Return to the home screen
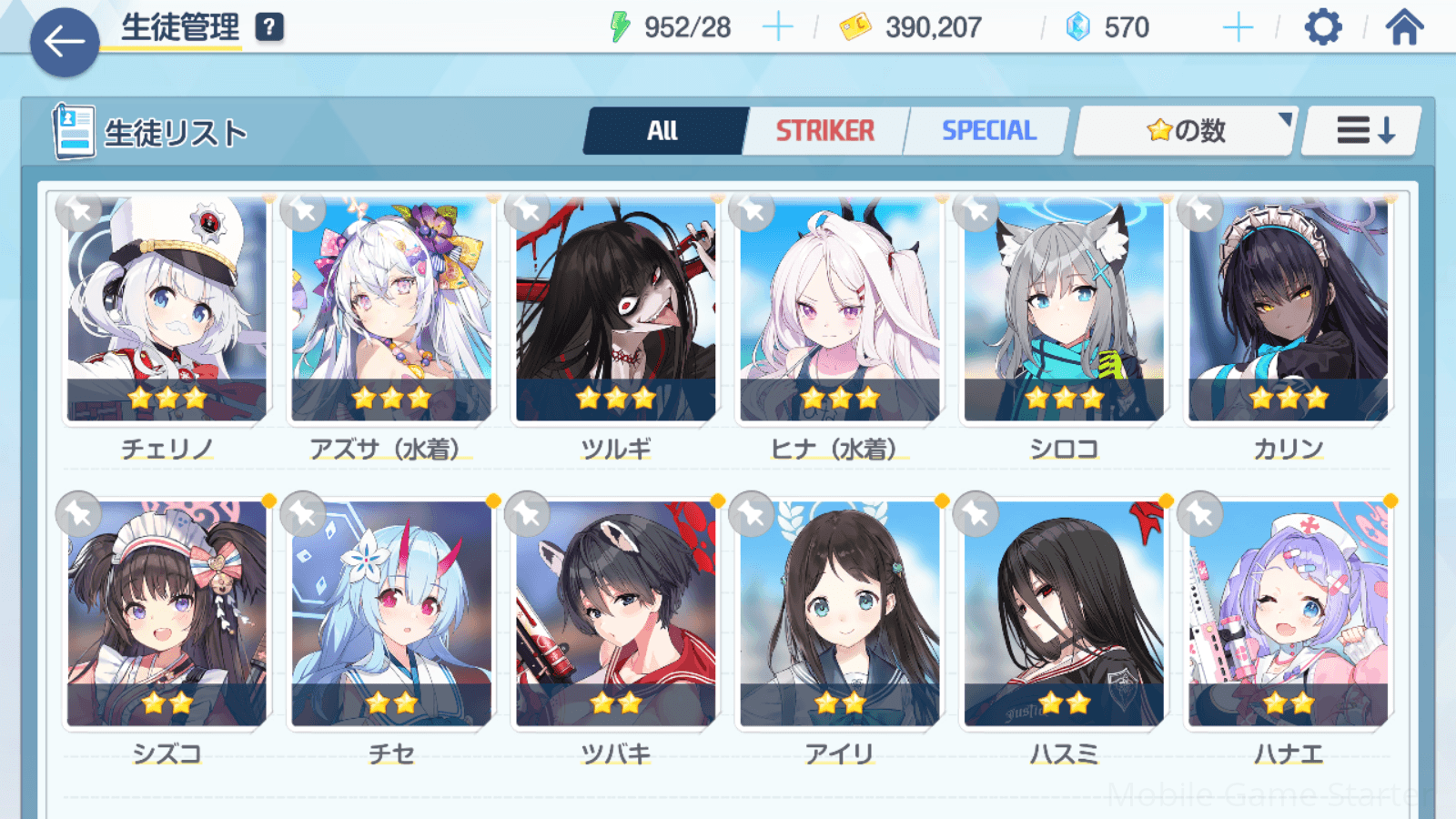 pyautogui.click(x=1404, y=27)
